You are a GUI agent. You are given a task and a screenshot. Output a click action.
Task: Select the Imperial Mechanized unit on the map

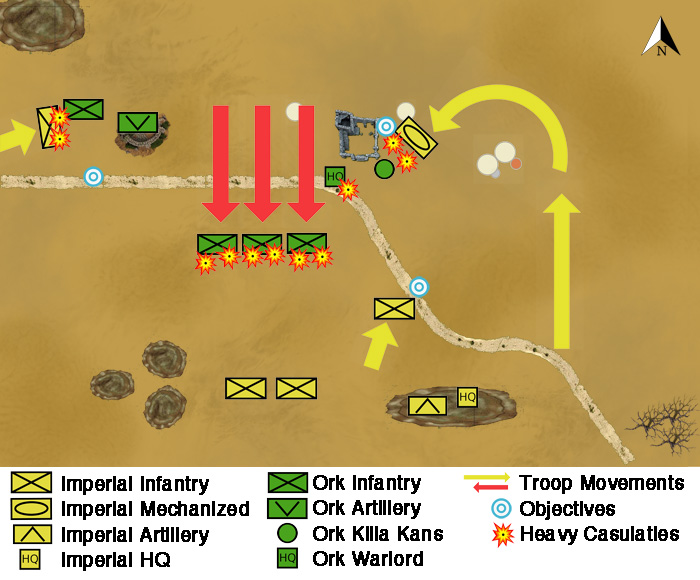coord(415,139)
